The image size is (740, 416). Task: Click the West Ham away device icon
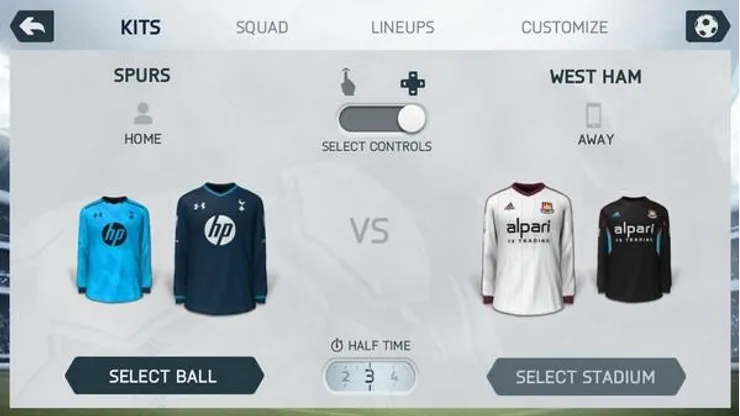pos(595,114)
